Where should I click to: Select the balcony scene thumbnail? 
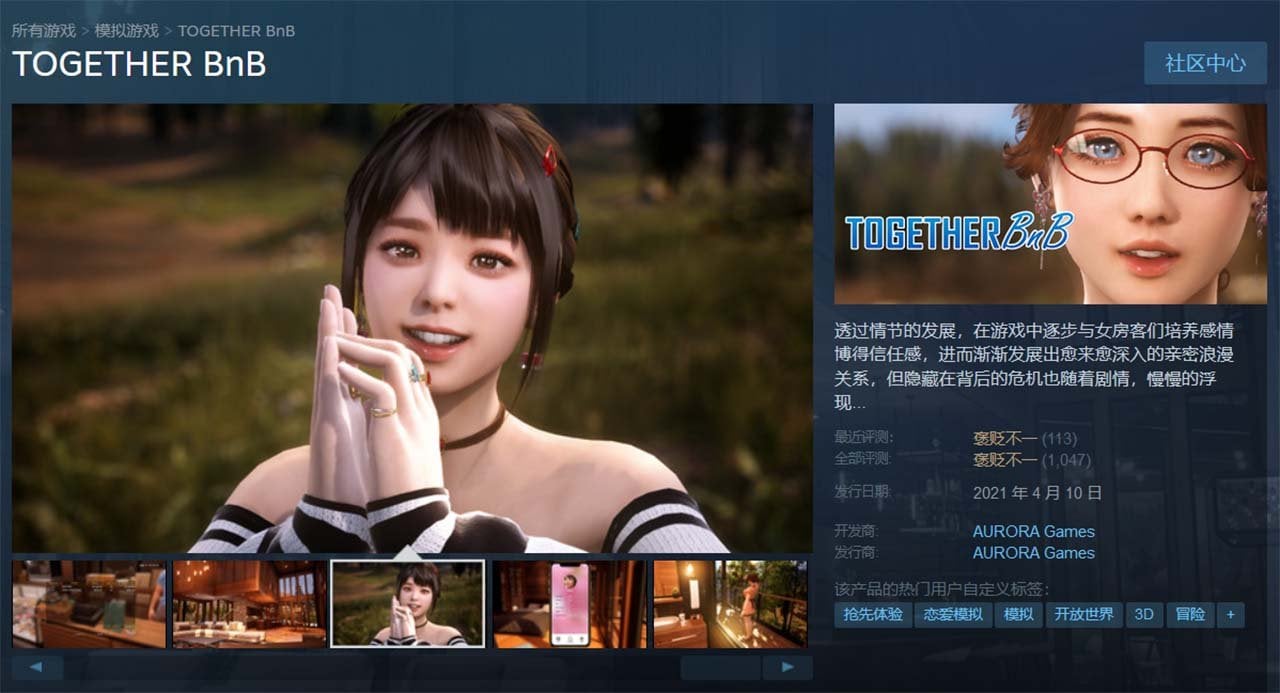pyautogui.click(x=730, y=604)
